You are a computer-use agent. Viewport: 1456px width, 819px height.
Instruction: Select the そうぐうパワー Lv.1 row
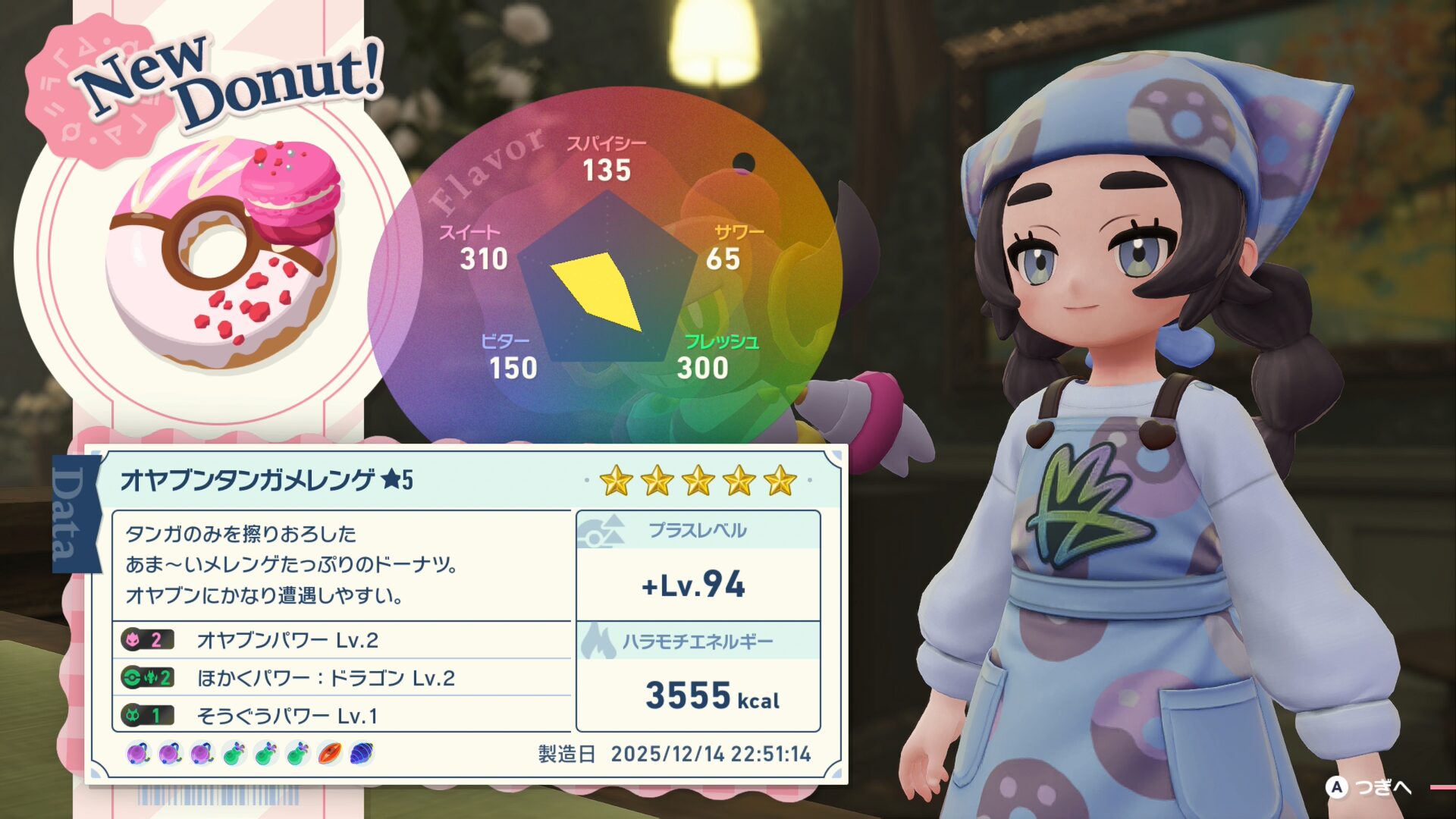[341, 715]
